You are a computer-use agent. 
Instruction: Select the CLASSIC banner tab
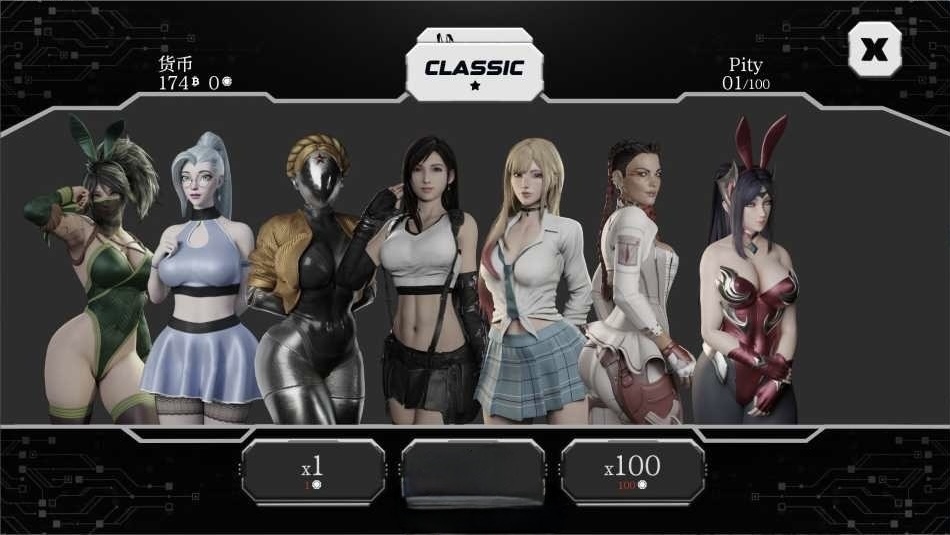pyautogui.click(x=474, y=70)
